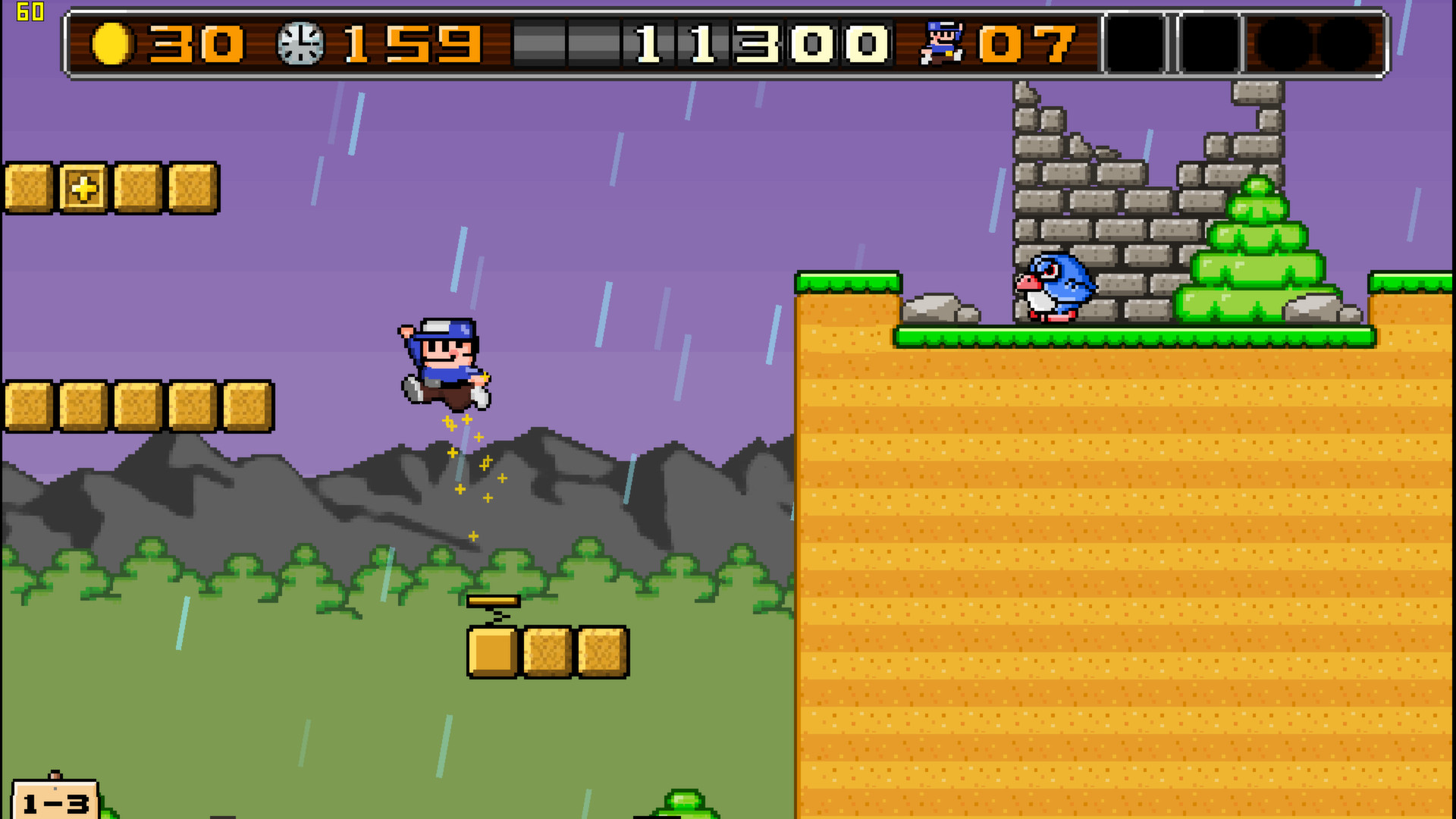Click the 60 FPS counter

[29, 11]
